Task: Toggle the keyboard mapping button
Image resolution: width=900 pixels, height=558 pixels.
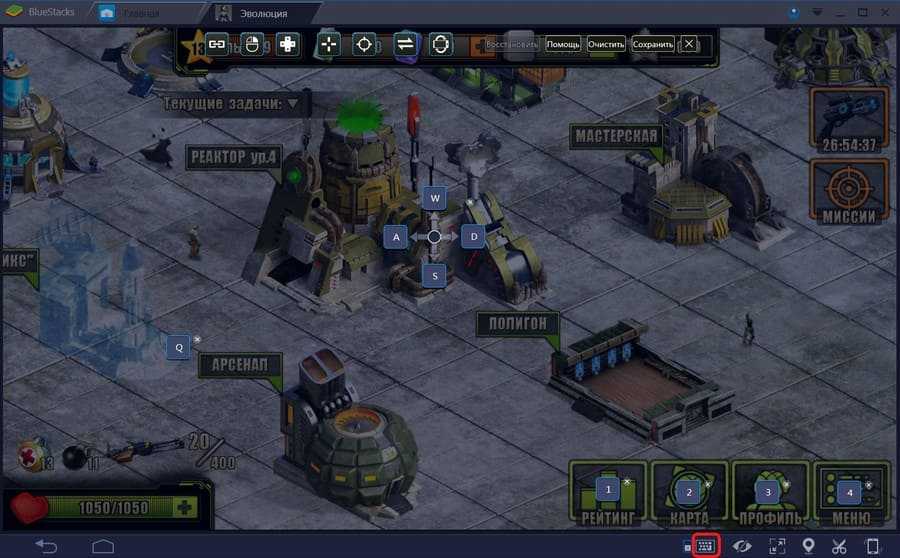Action: coord(705,545)
